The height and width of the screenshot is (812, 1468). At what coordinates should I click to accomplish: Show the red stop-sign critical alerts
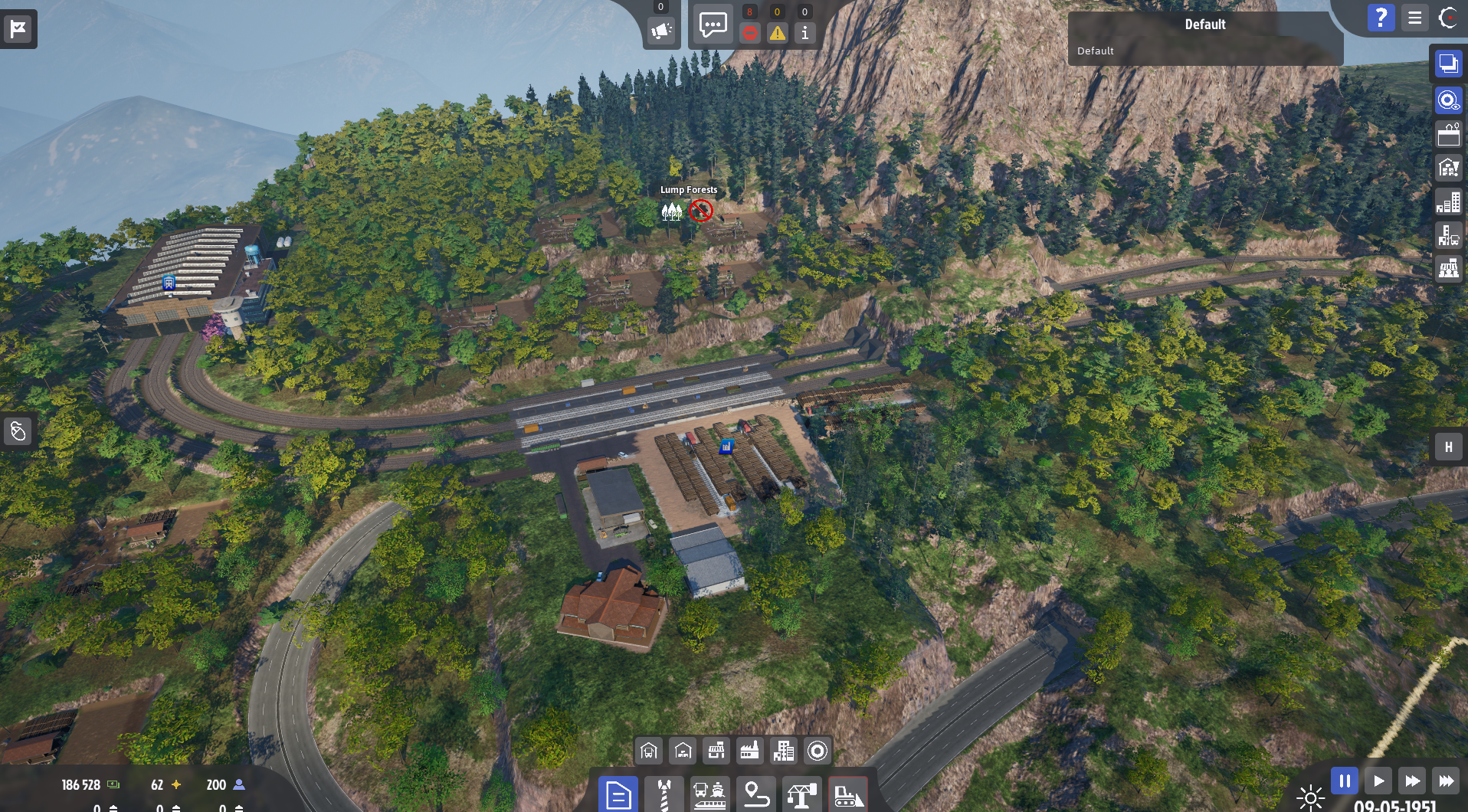click(x=749, y=33)
